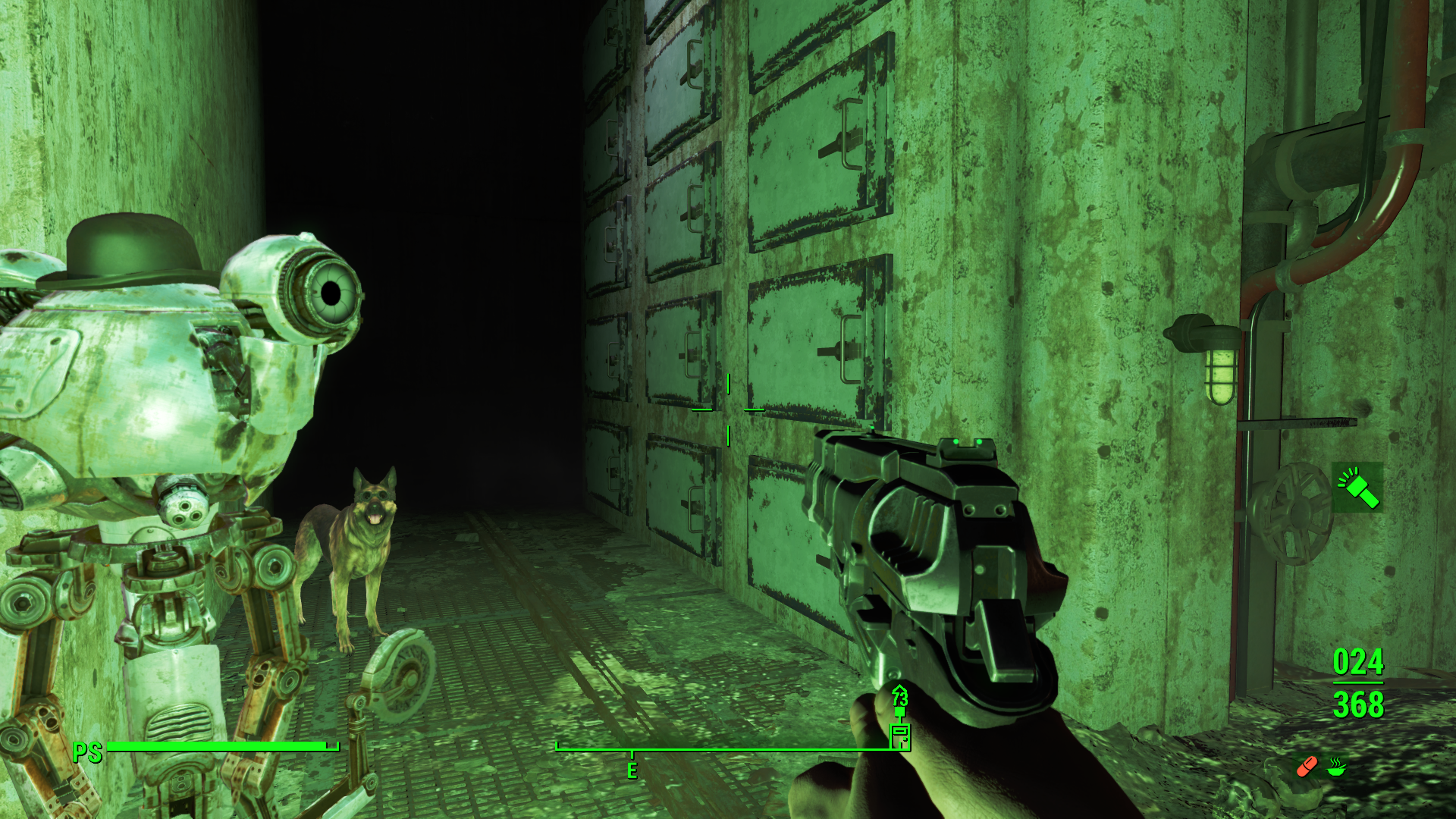Click the steaming food bowl icon
The image size is (1456, 819).
[x=1335, y=767]
